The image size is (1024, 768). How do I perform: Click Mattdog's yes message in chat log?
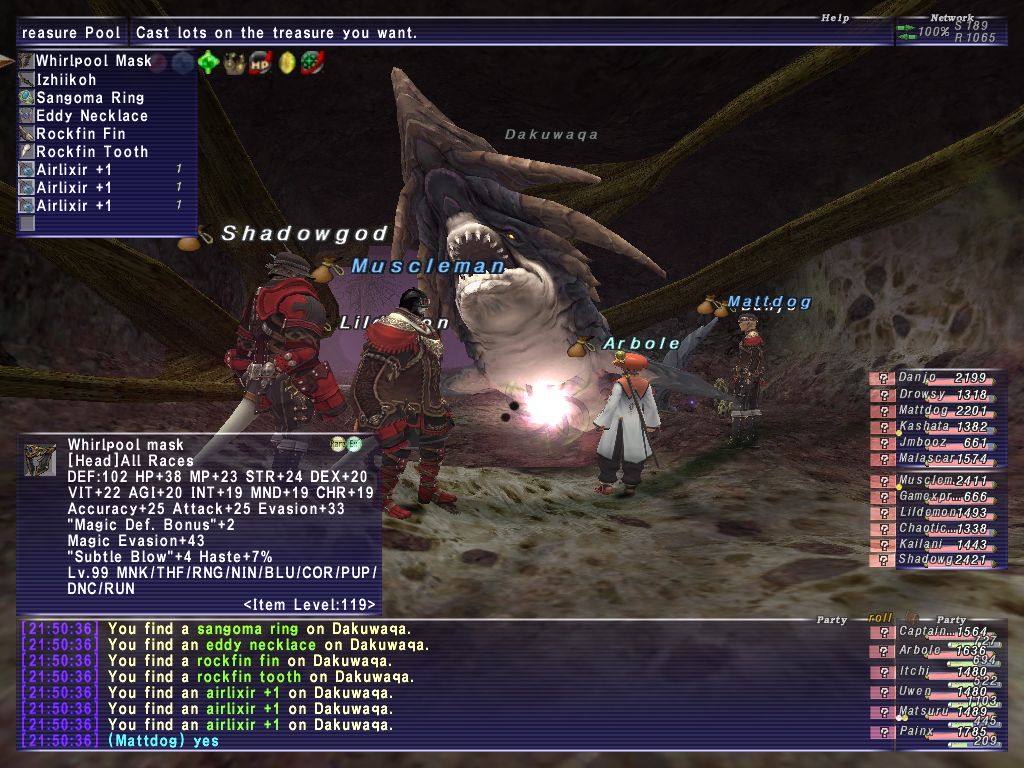[163, 741]
